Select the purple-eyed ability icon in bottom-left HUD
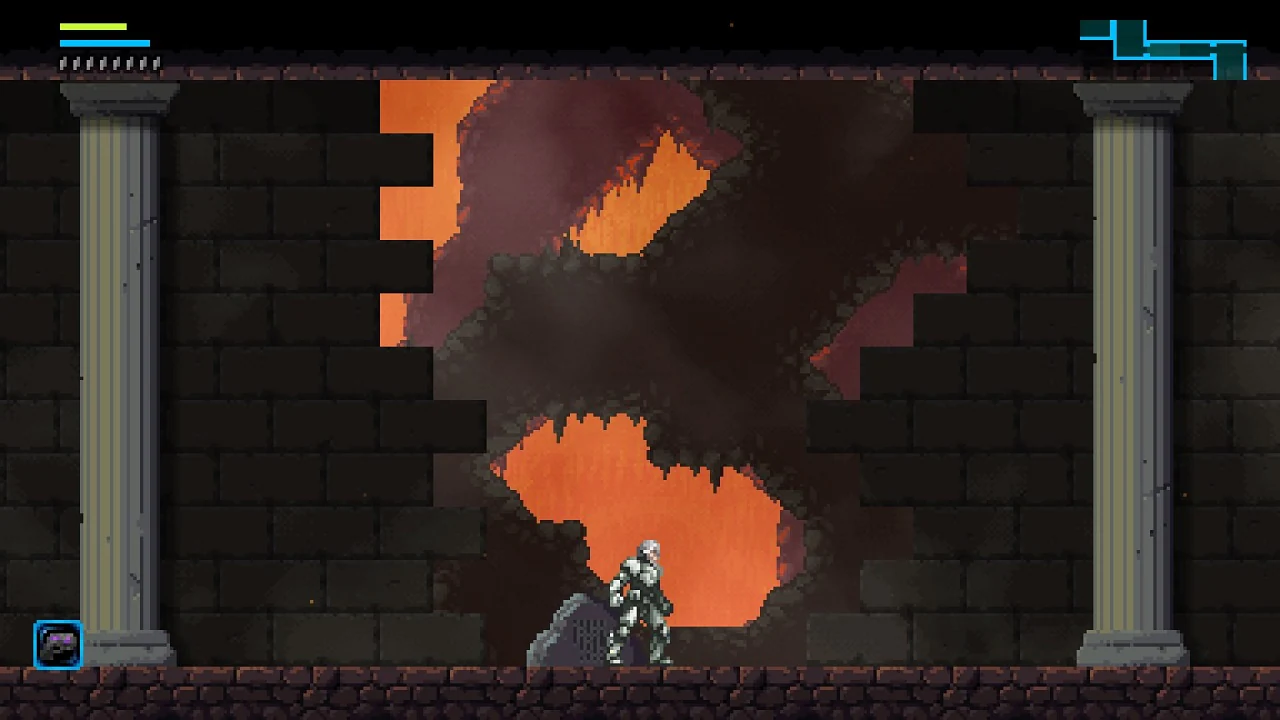Viewport: 1280px width, 720px height. 57,645
